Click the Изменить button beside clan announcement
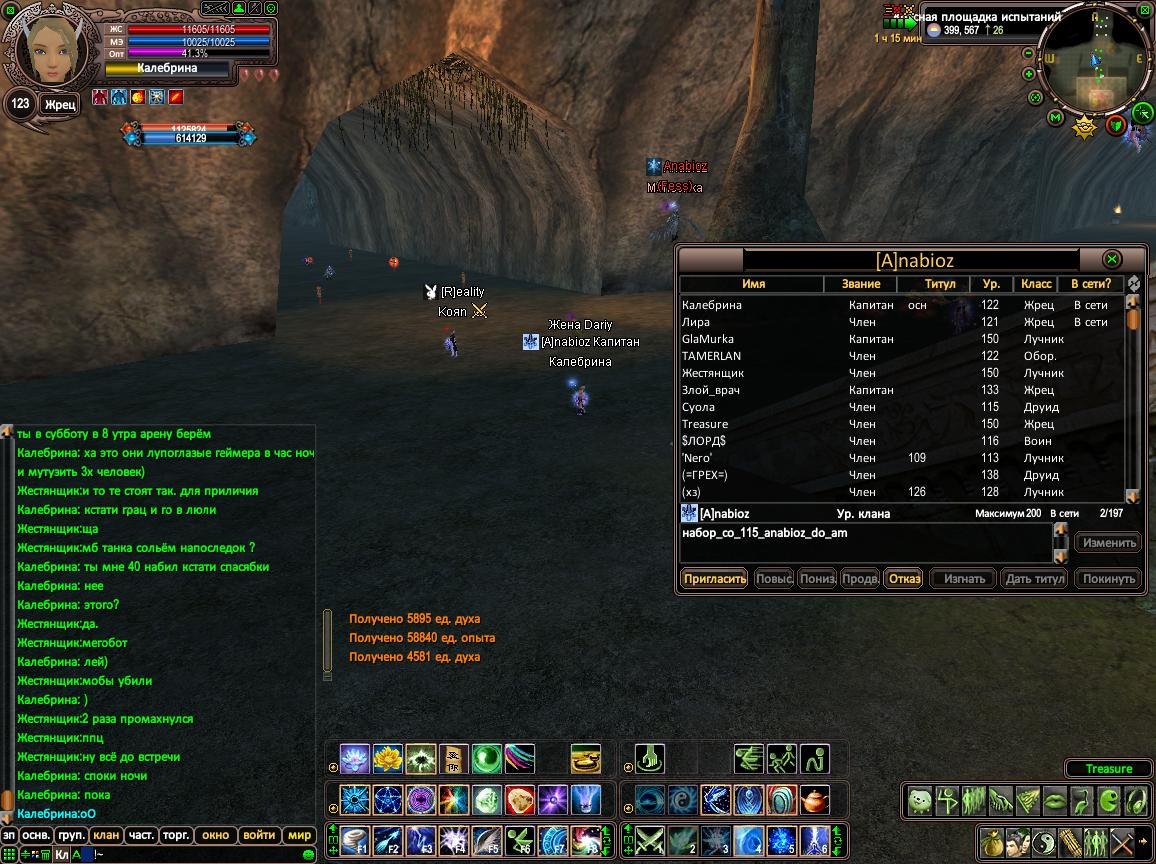Screen dimensions: 1156x864 1107,543
